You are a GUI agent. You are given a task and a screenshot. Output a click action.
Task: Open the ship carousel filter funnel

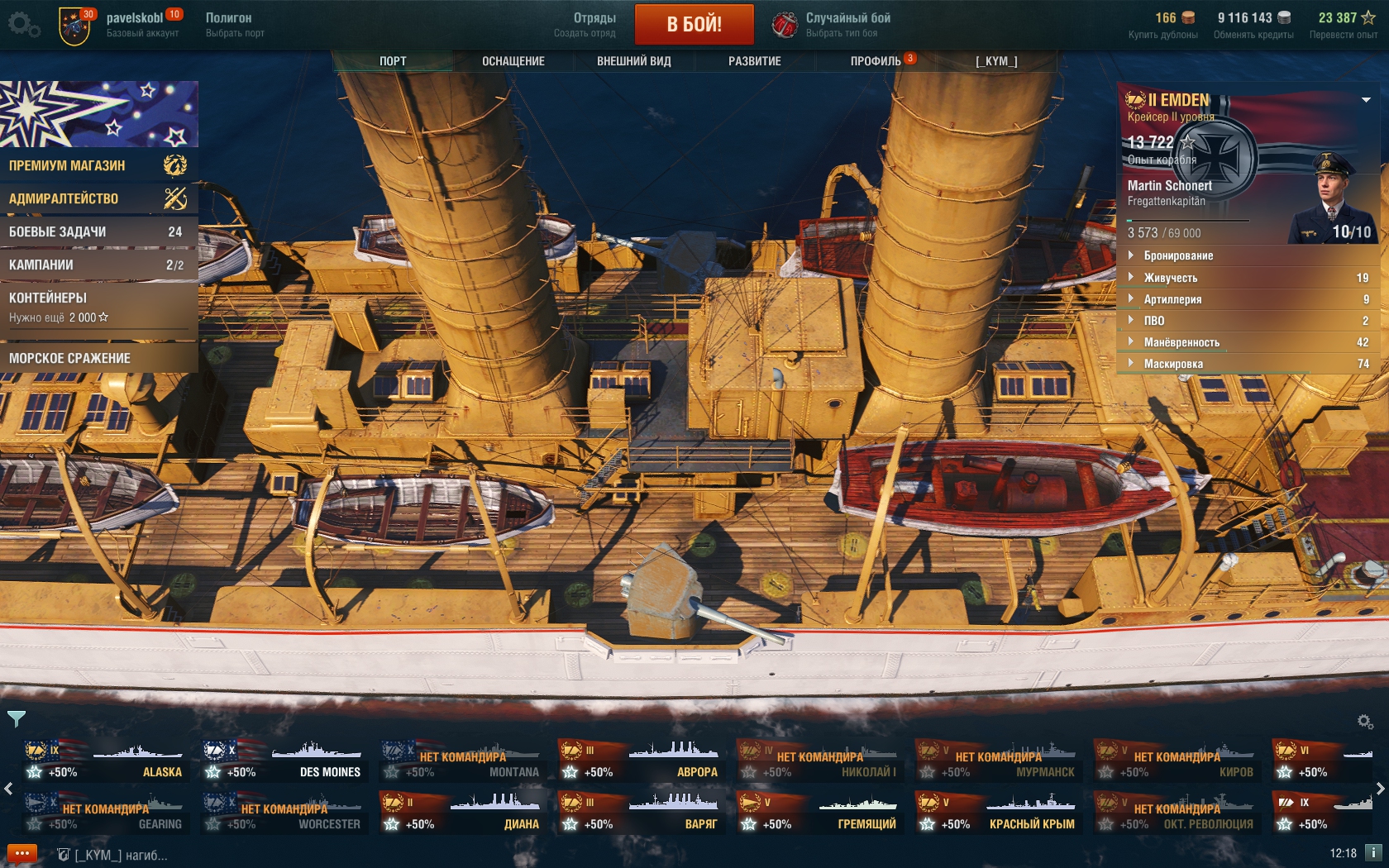(16, 718)
